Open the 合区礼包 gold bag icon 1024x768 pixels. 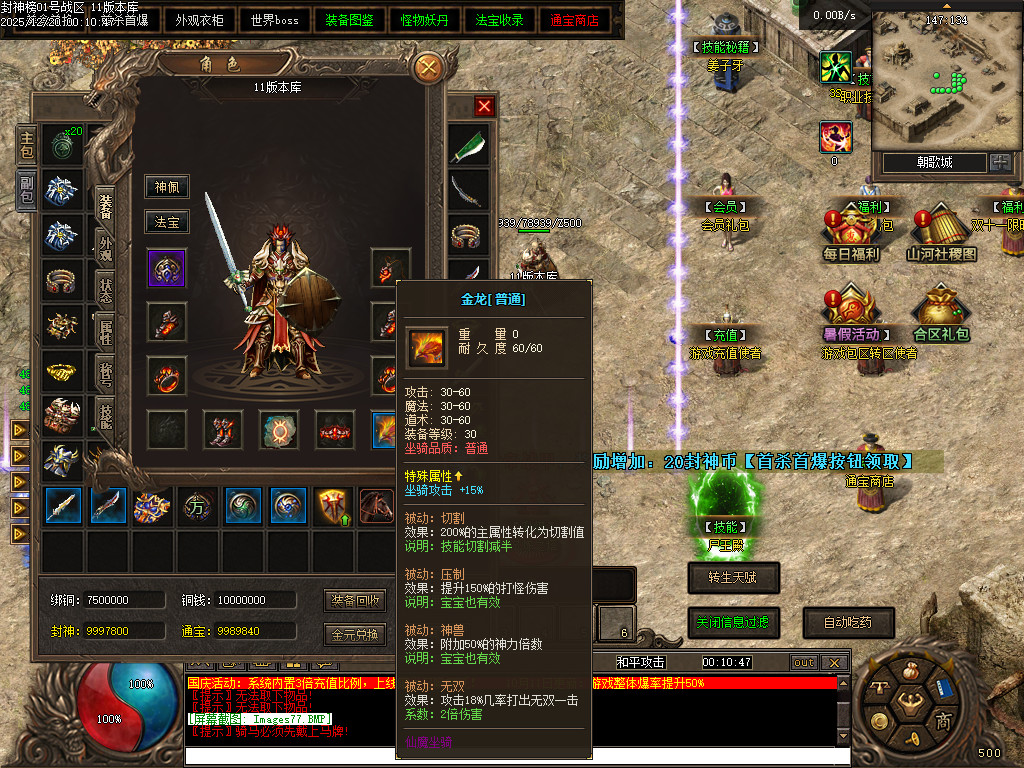coord(940,310)
